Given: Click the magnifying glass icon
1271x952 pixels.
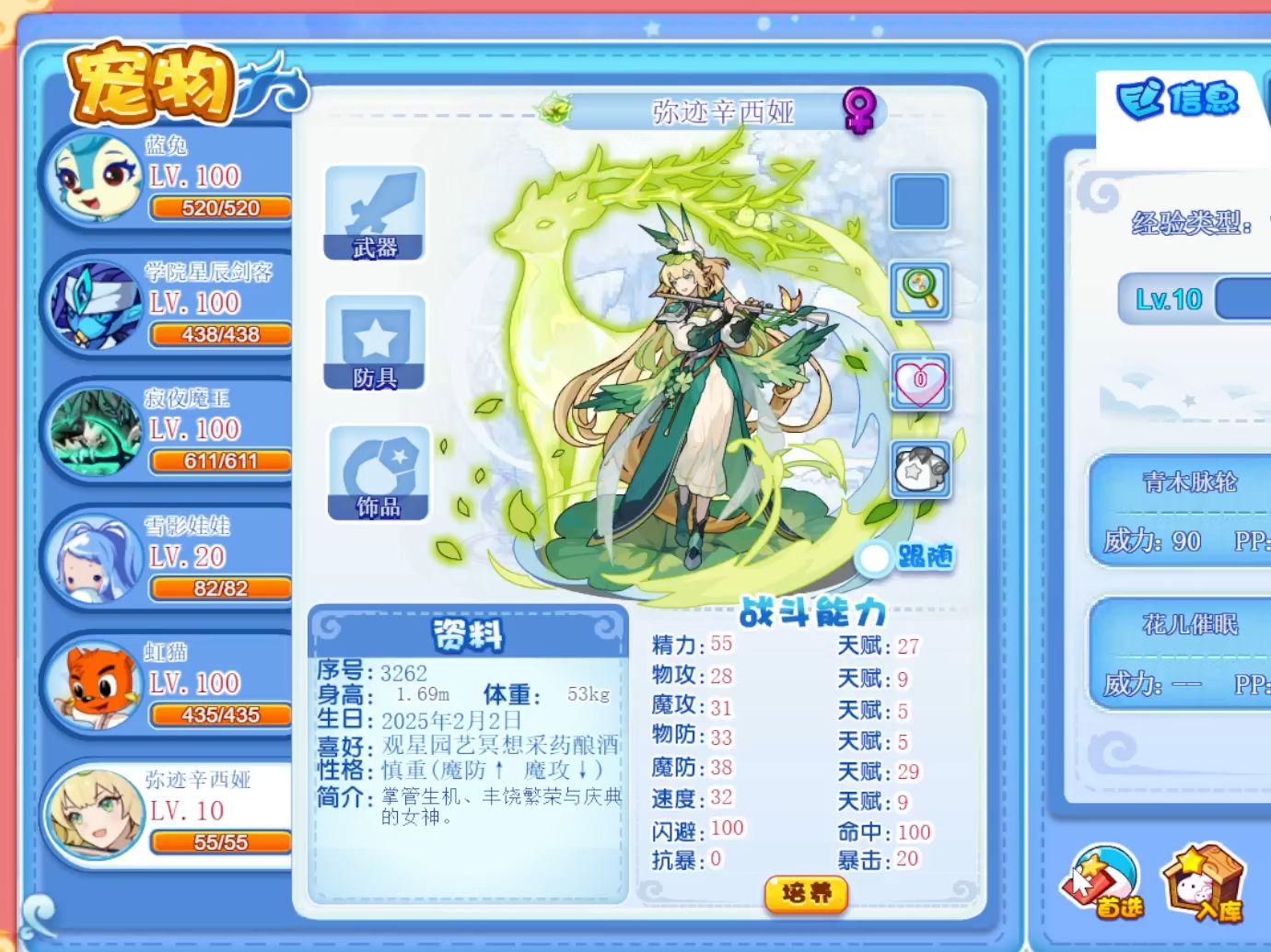Looking at the screenshot, I should [x=920, y=290].
